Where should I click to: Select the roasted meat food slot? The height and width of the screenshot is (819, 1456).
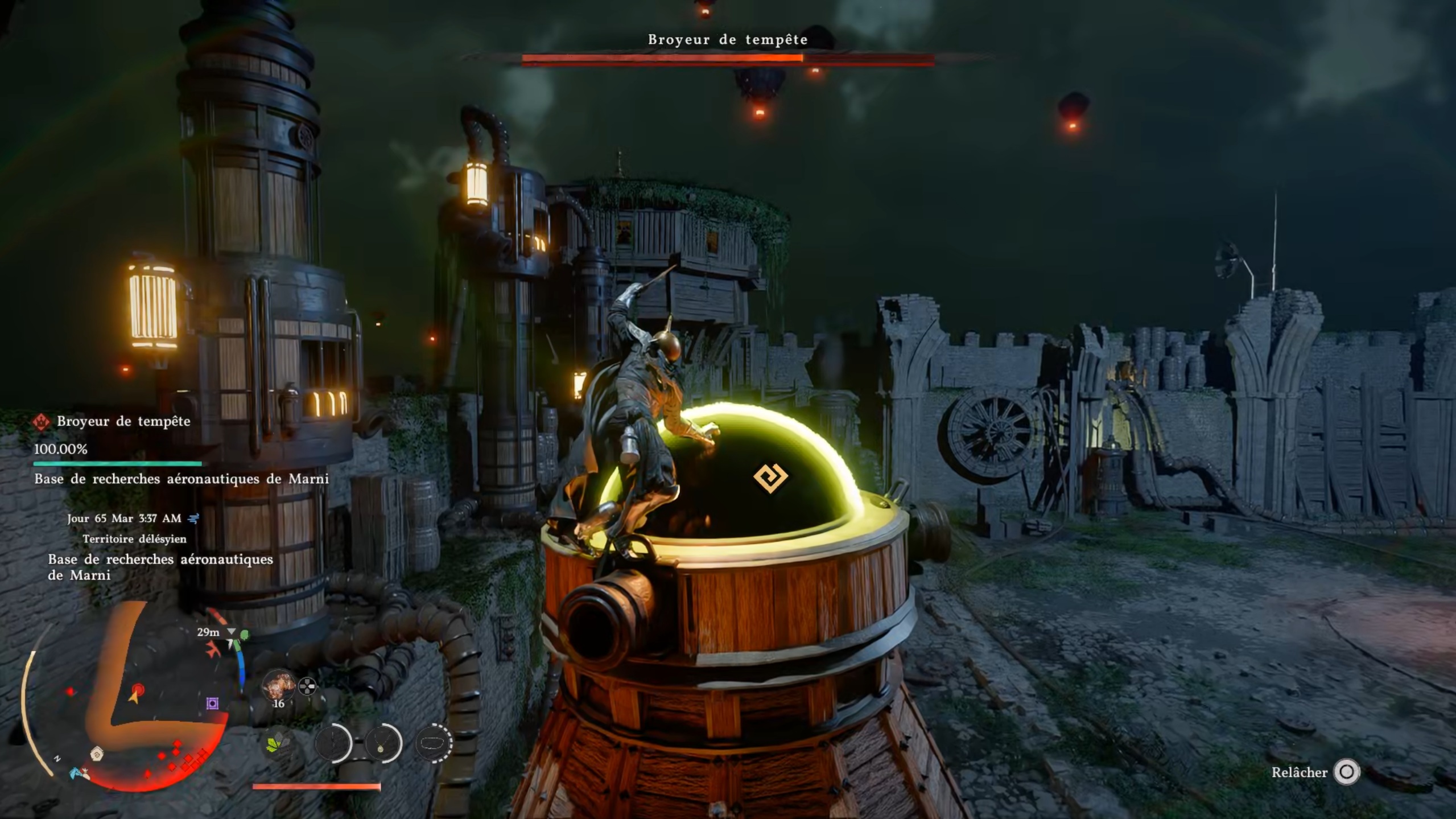[278, 685]
